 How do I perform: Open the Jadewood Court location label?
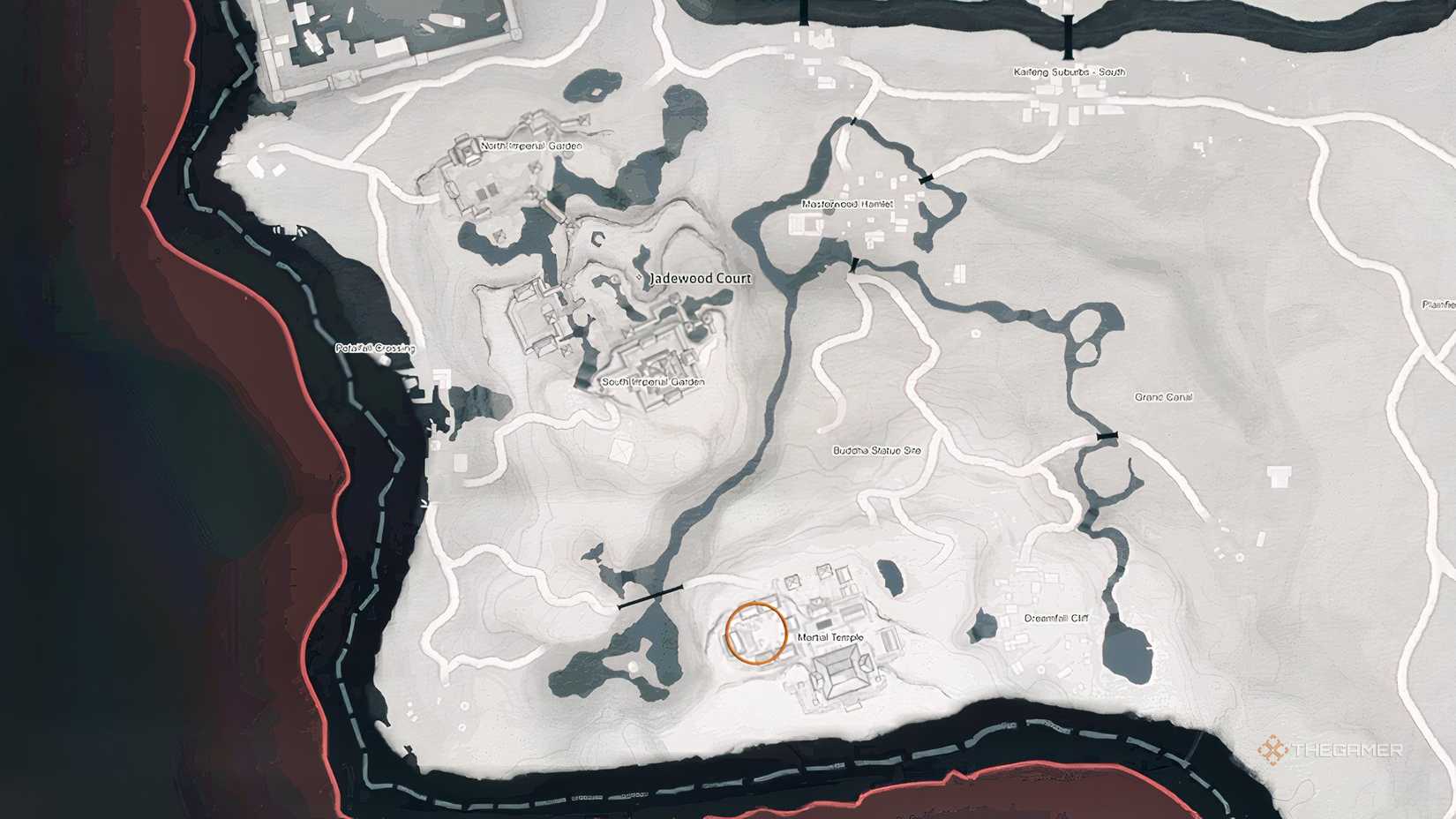point(700,278)
